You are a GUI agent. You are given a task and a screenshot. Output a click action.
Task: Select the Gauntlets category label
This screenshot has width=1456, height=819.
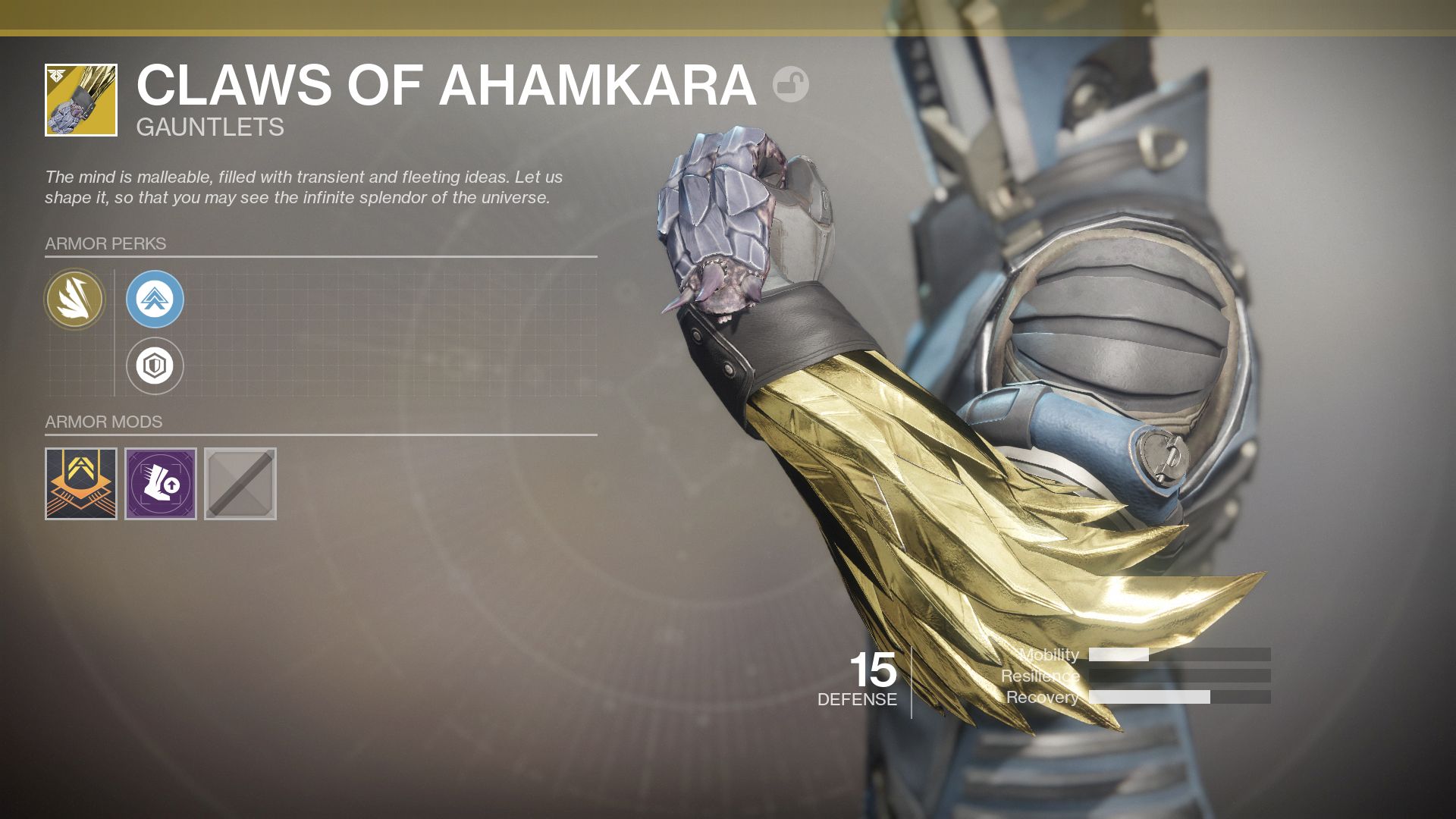point(208,127)
